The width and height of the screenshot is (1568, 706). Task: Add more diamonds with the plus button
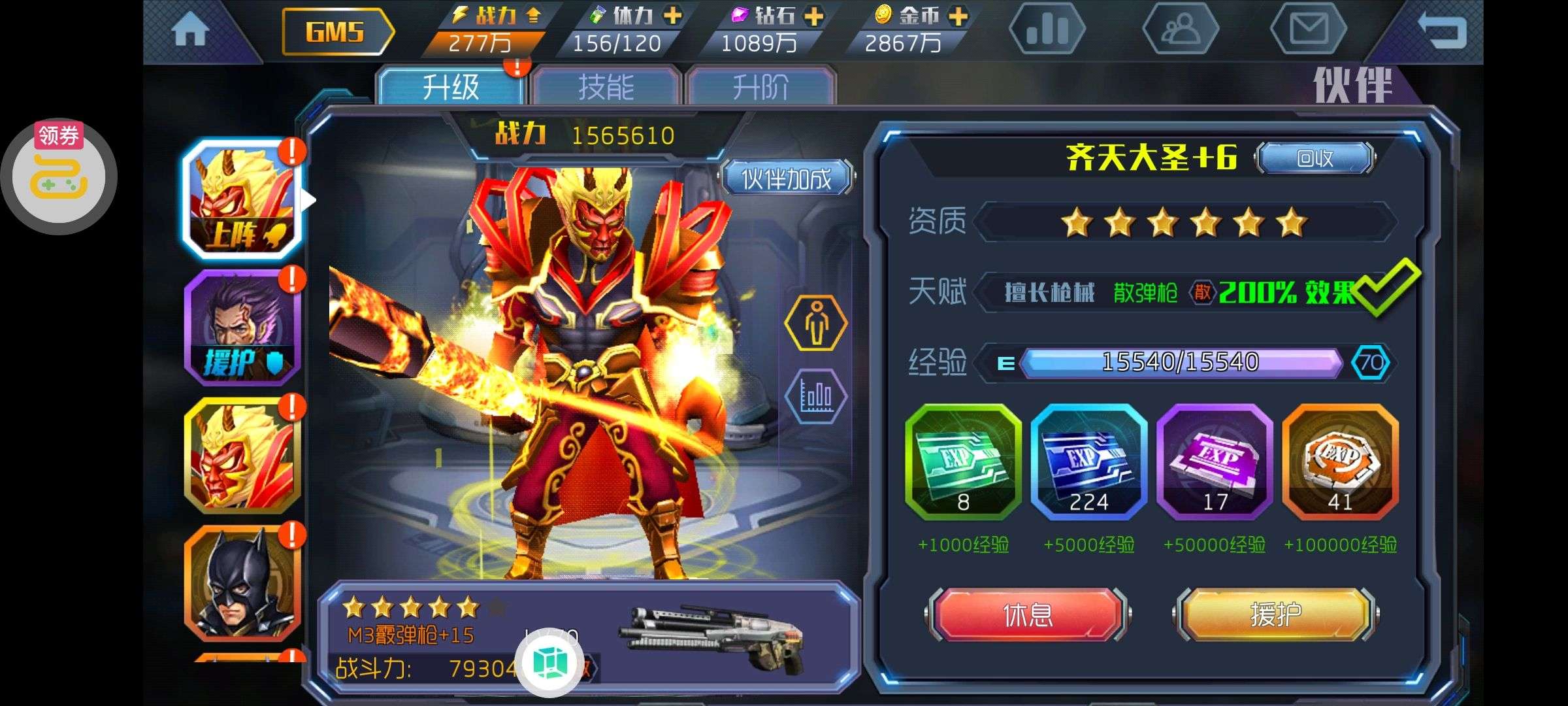click(x=814, y=16)
